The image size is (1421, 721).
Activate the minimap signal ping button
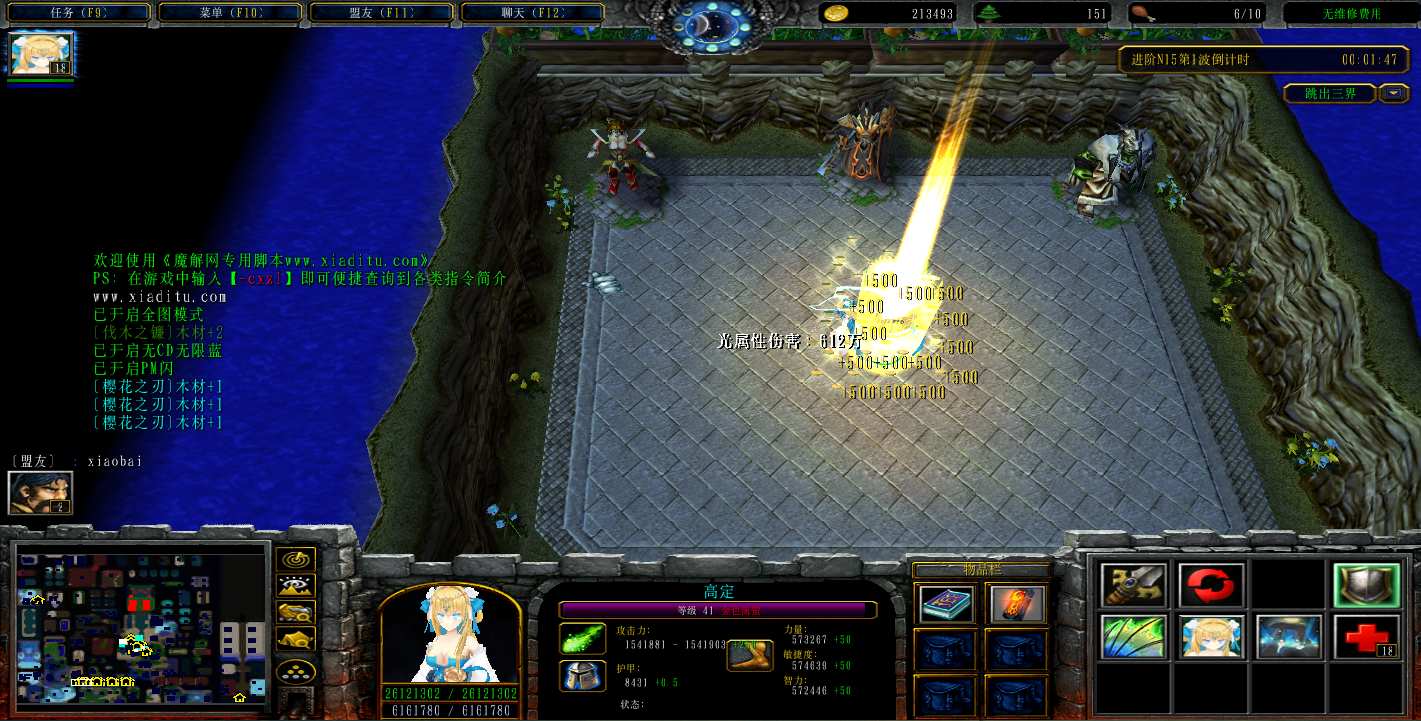296,560
